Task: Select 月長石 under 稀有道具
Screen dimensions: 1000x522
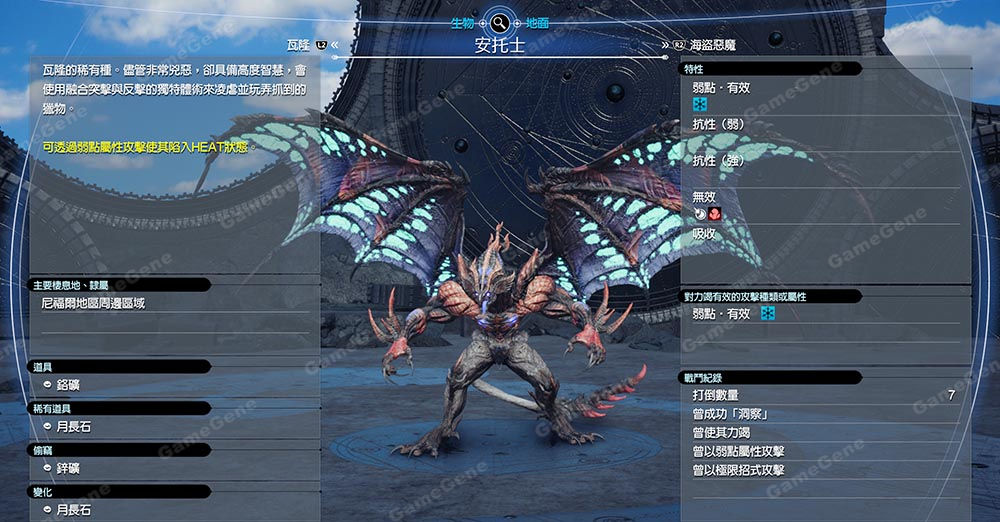Action: tap(75, 426)
